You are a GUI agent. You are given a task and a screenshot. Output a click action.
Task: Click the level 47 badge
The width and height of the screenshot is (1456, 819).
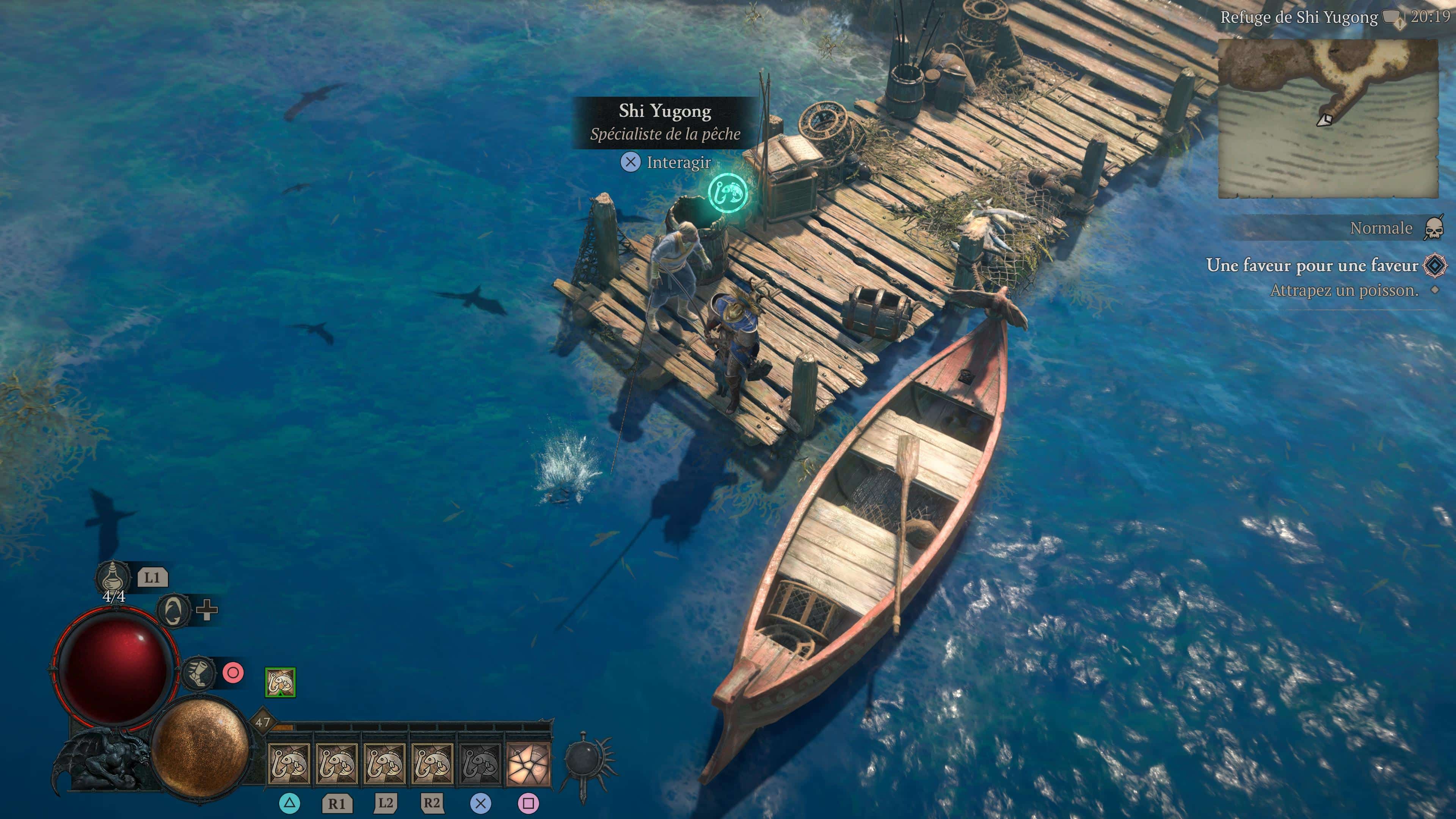pos(263,722)
